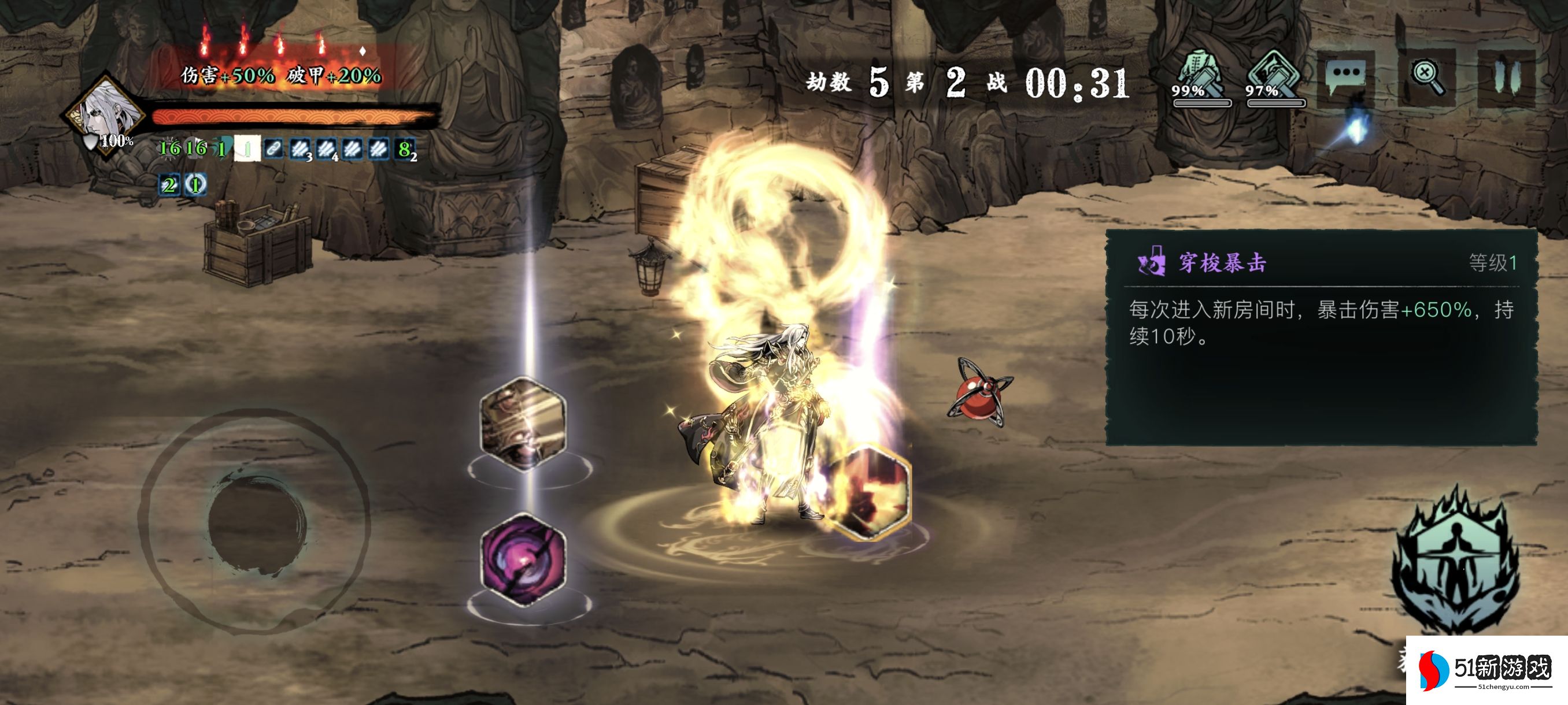1568x705 pixels.
Task: Tap the magnifying glass inspect button
Action: [1426, 79]
